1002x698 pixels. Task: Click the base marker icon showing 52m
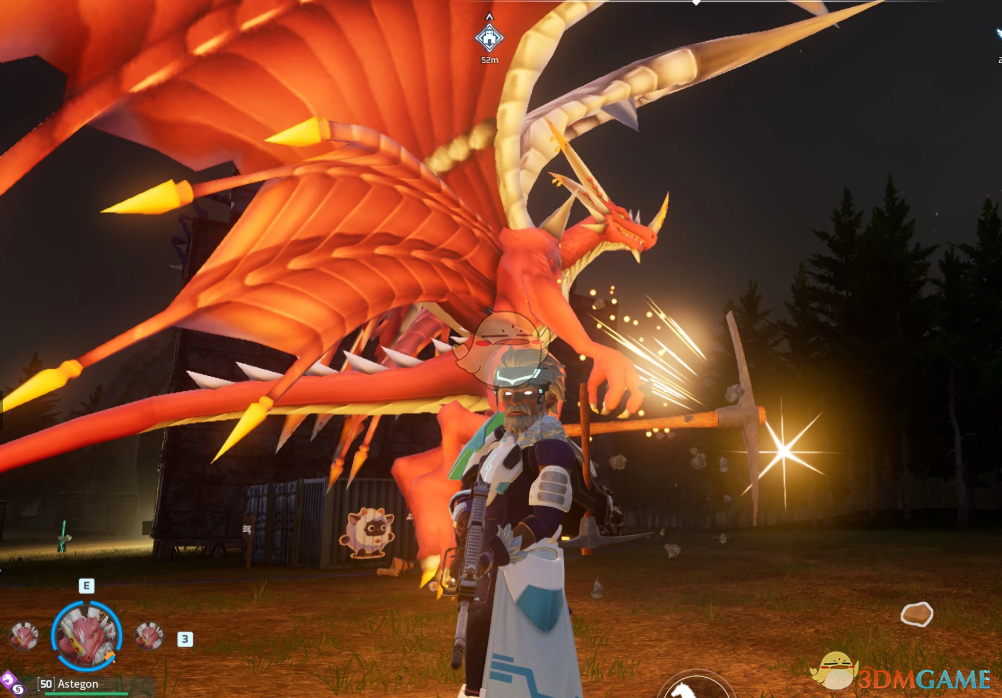[x=488, y=38]
